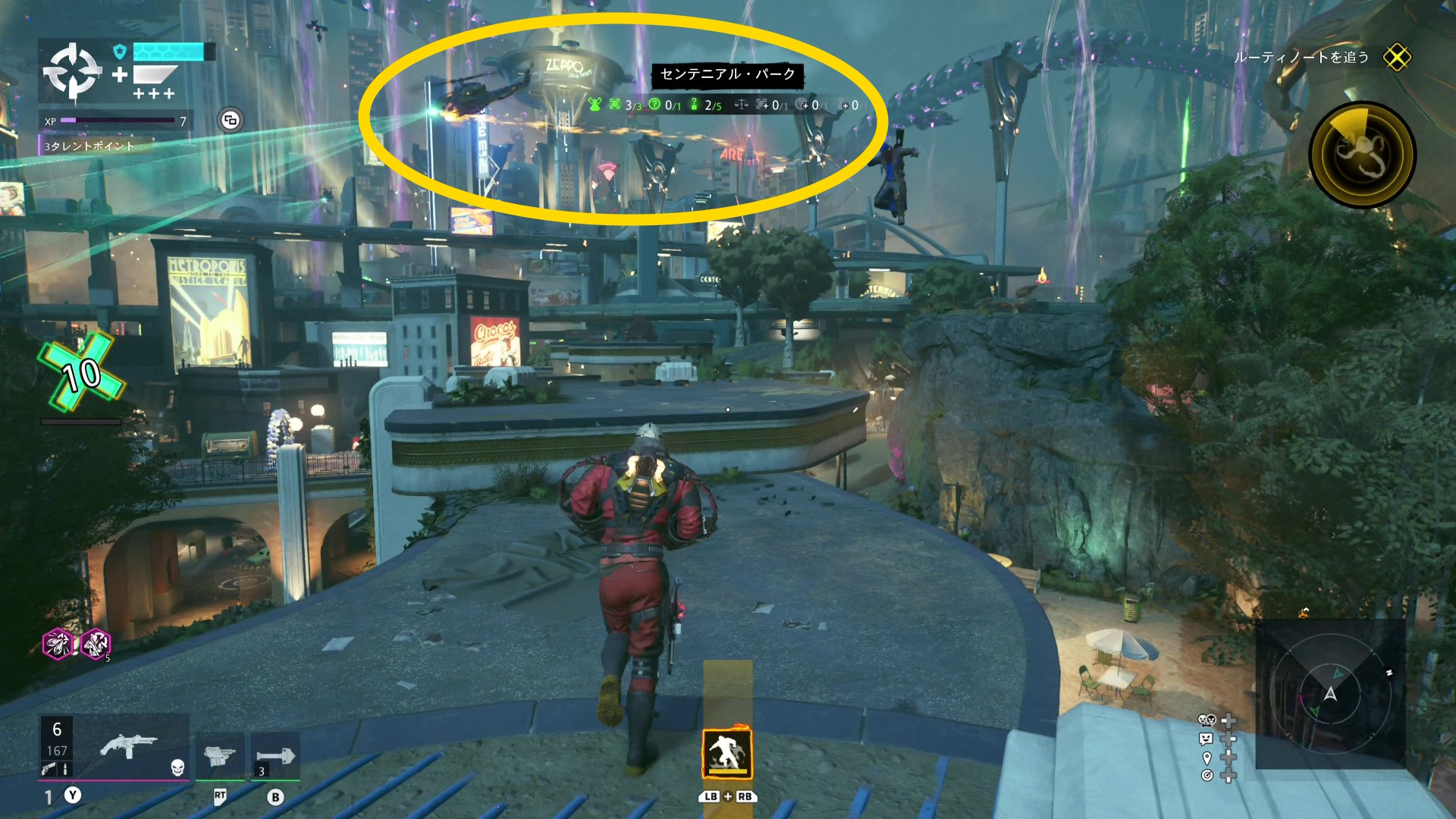Activate the melee weapon slot

coord(275,755)
